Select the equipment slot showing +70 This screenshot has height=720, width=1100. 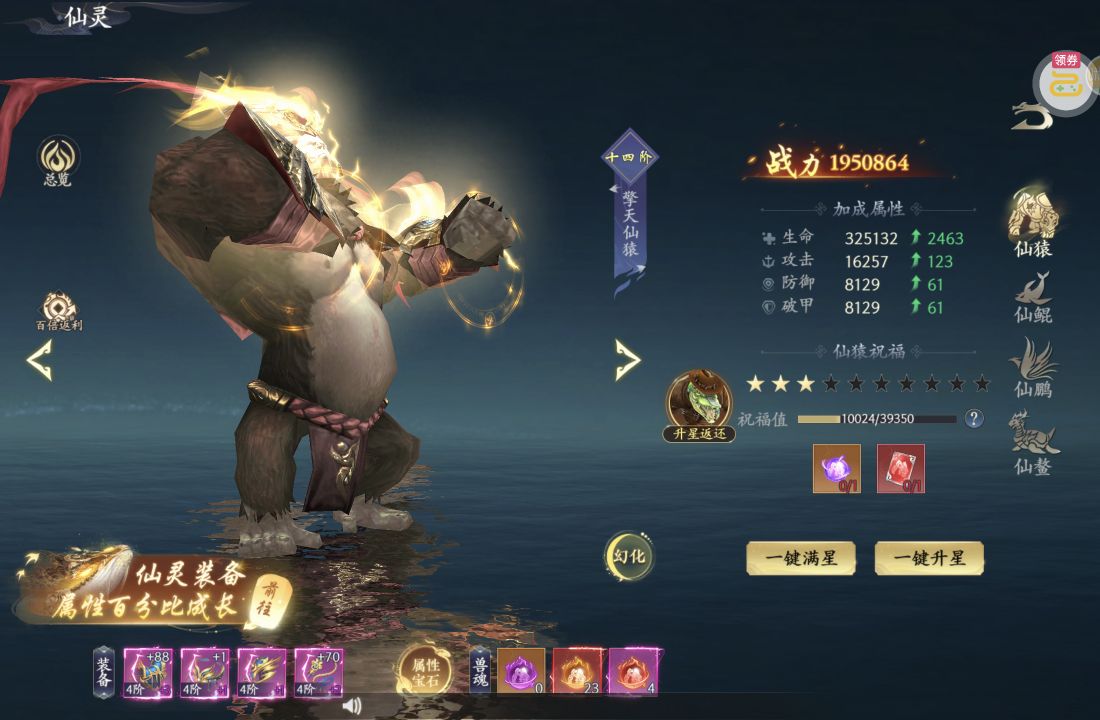(x=318, y=672)
